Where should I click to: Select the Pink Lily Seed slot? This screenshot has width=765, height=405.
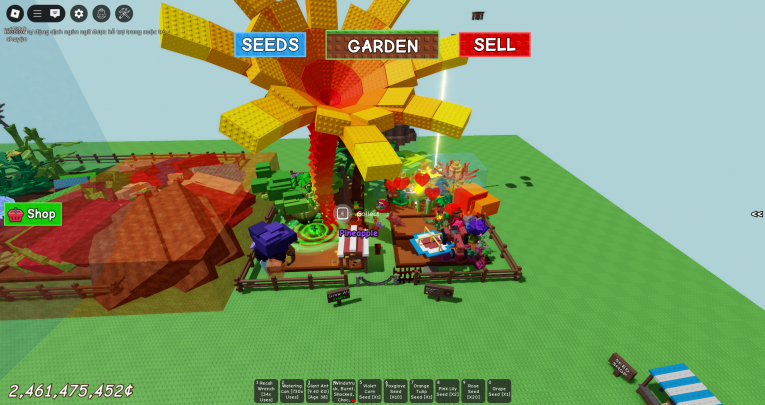tap(447, 391)
